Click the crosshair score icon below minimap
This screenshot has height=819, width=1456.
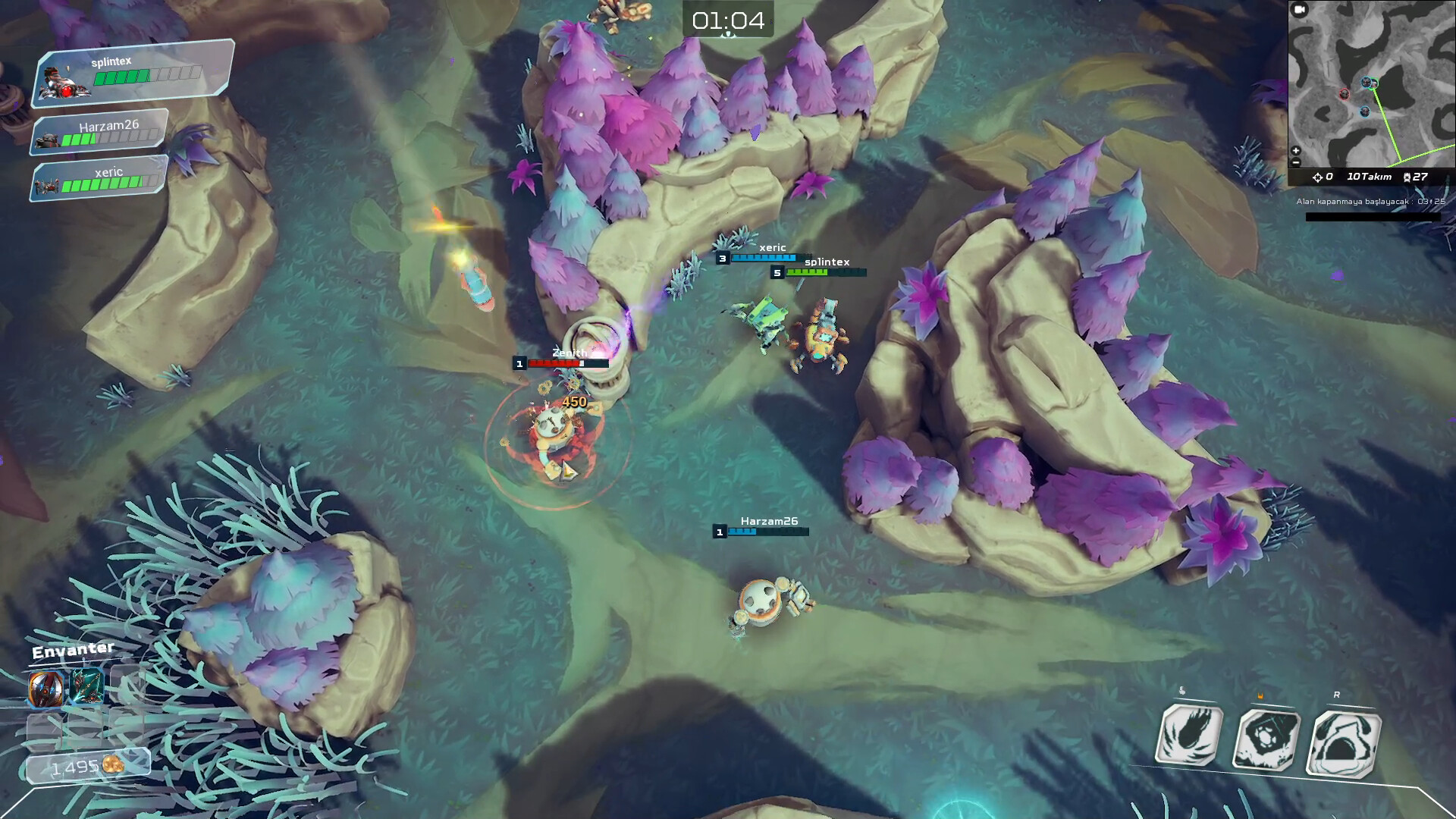click(x=1318, y=176)
